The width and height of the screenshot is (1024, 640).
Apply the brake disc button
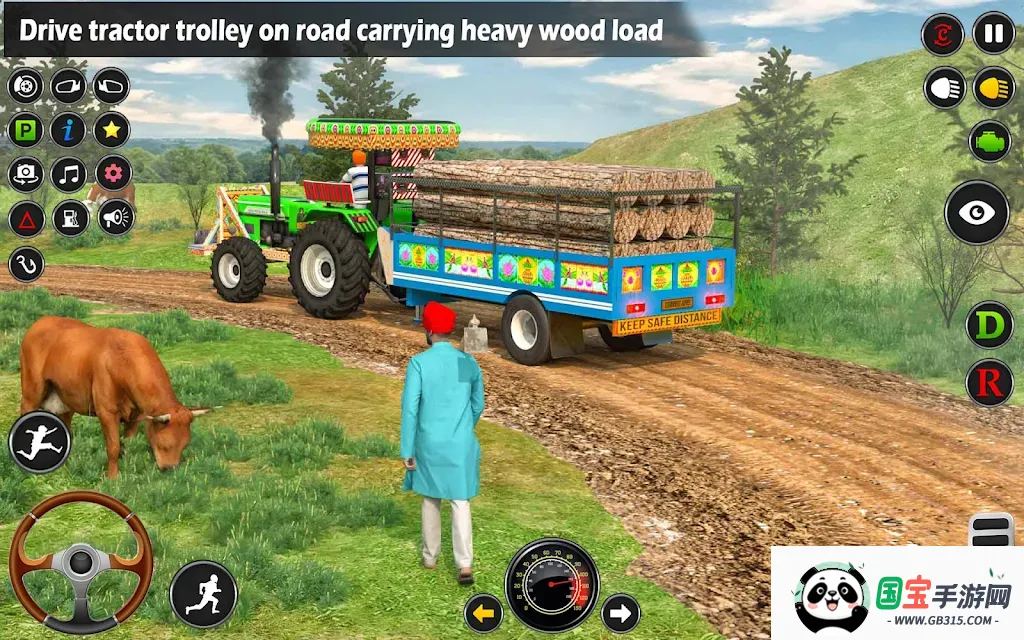pyautogui.click(x=26, y=86)
